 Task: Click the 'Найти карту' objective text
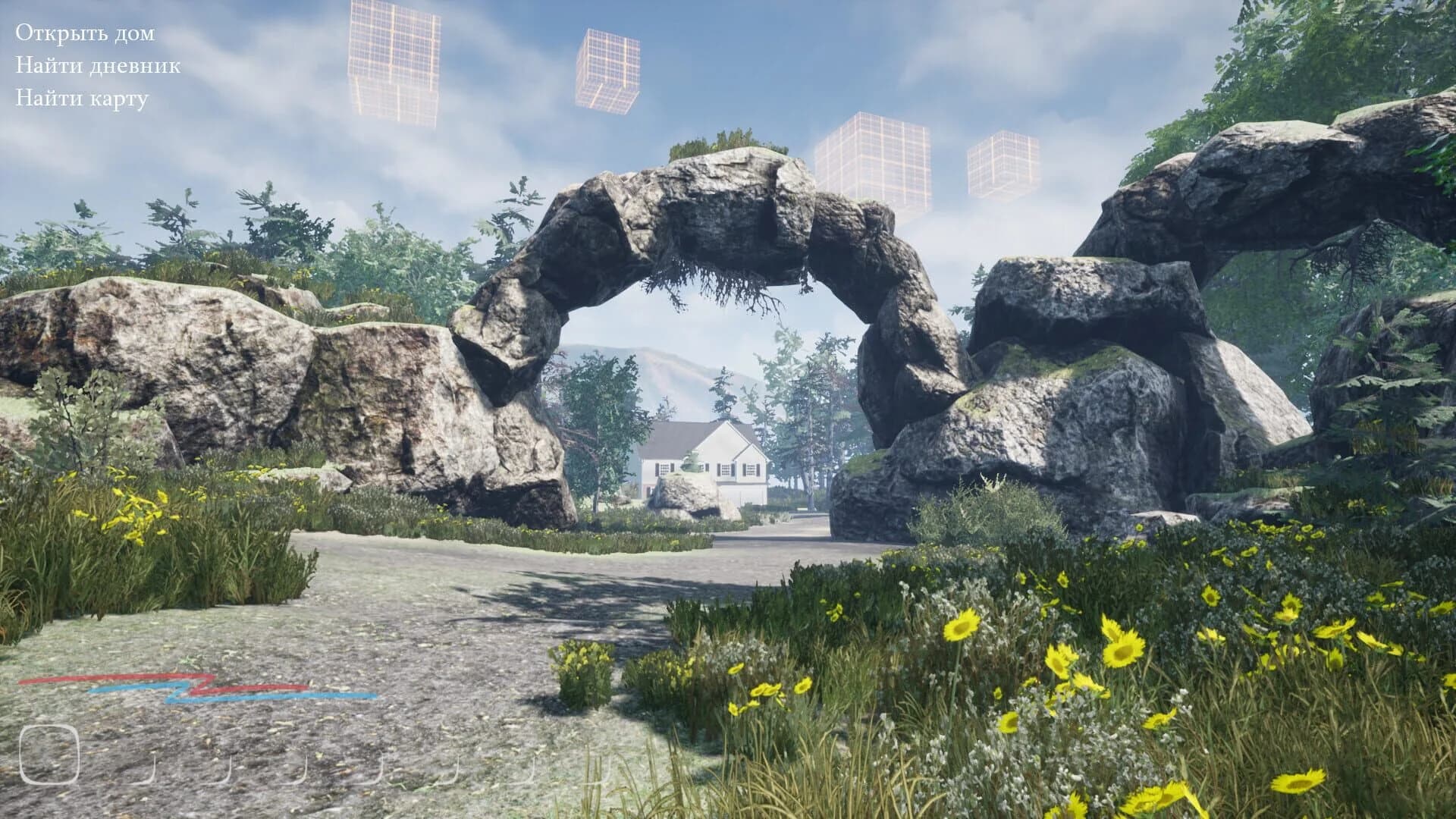coord(83,99)
